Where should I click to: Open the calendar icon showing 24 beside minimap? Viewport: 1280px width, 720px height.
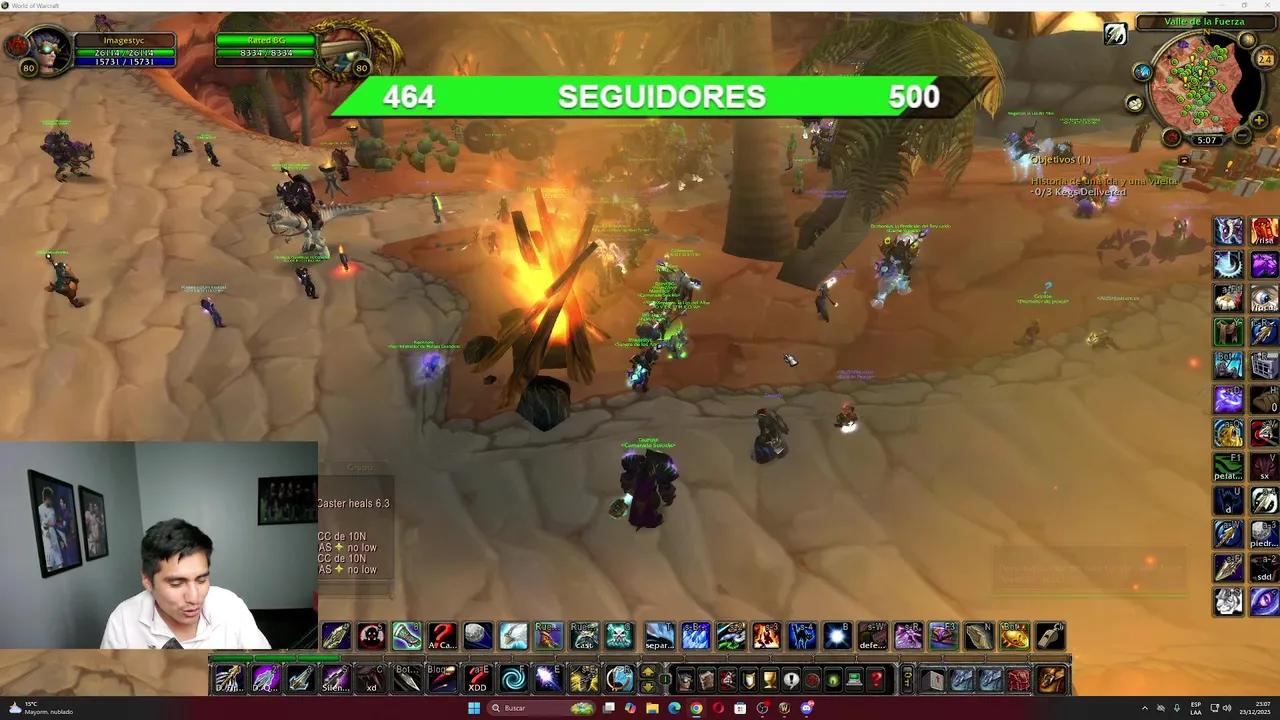tap(1263, 59)
